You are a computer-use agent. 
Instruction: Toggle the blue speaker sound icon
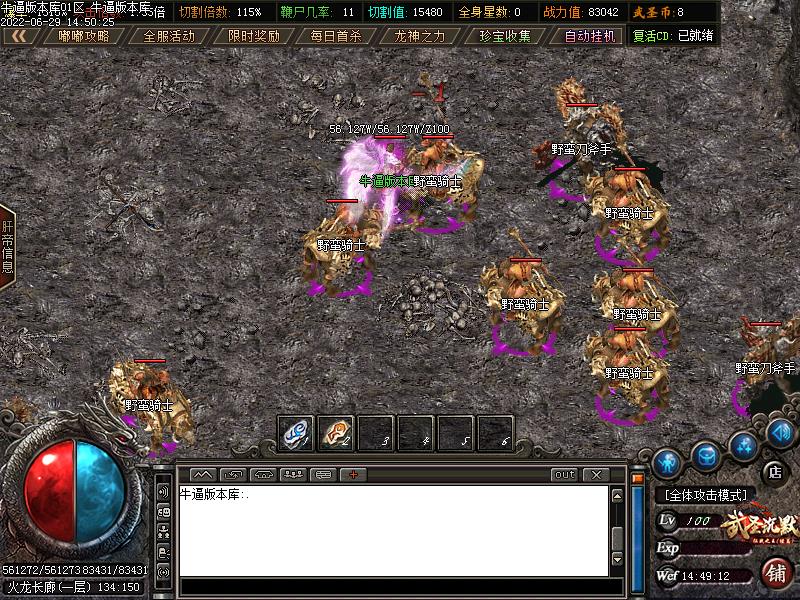coord(781,432)
